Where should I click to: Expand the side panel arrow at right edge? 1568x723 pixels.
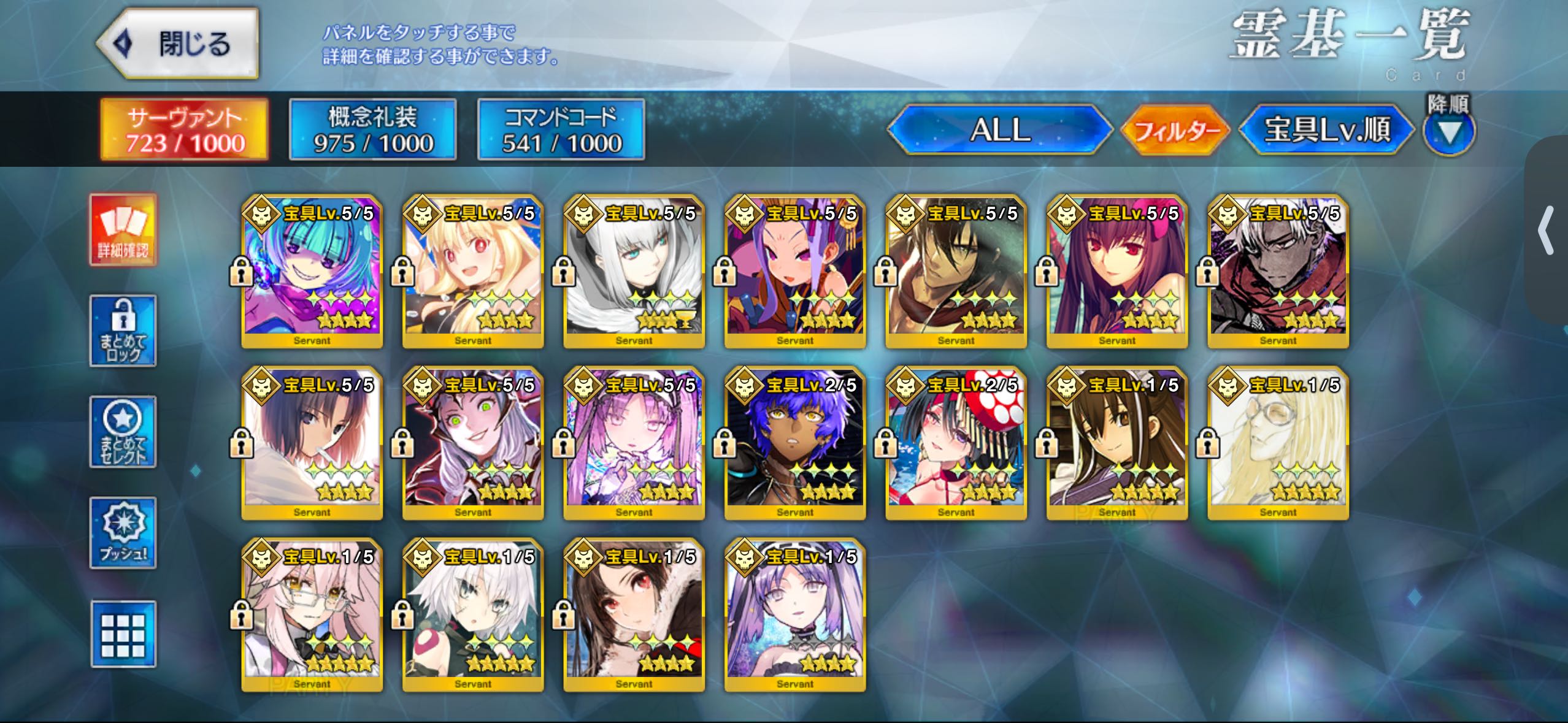[x=1547, y=231]
